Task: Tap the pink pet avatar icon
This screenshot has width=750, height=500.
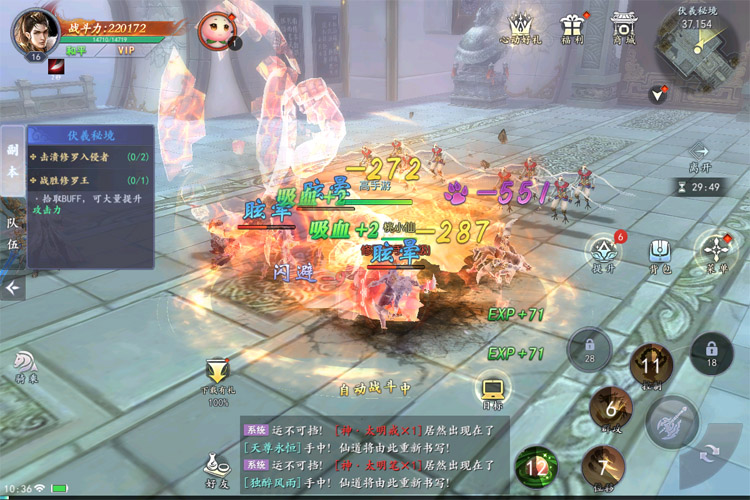Action: (x=215, y=28)
